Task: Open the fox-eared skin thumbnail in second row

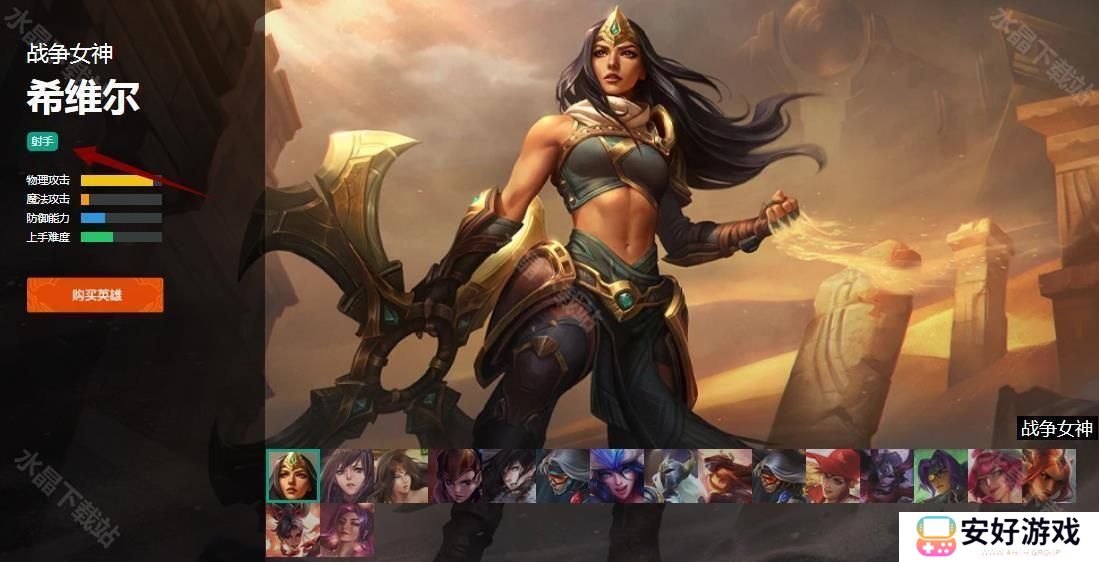Action: pos(293,530)
